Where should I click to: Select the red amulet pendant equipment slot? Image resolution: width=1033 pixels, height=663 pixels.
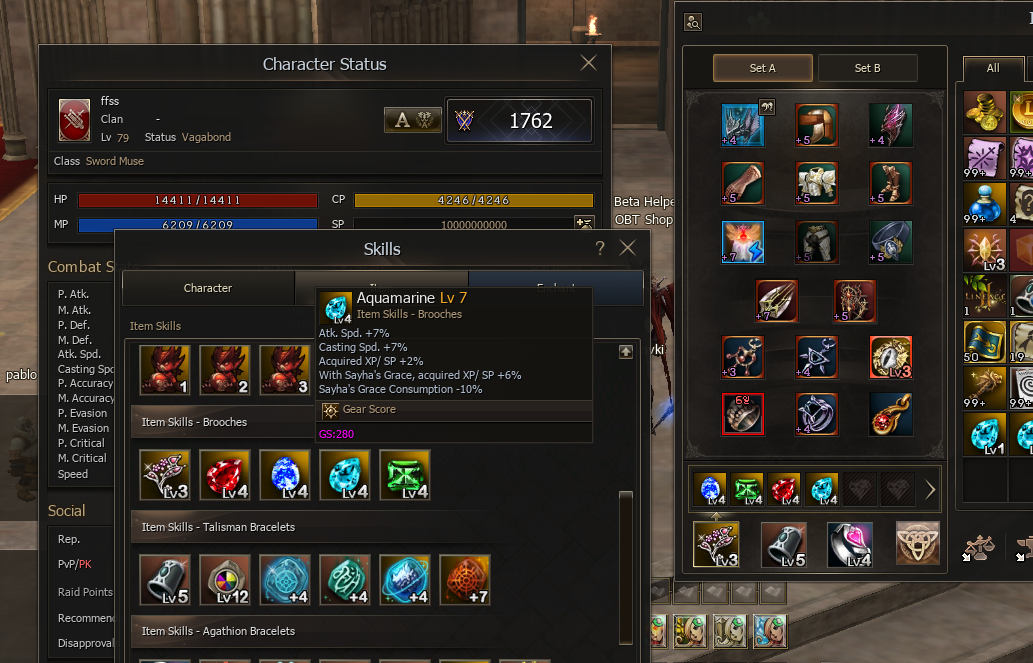click(889, 413)
